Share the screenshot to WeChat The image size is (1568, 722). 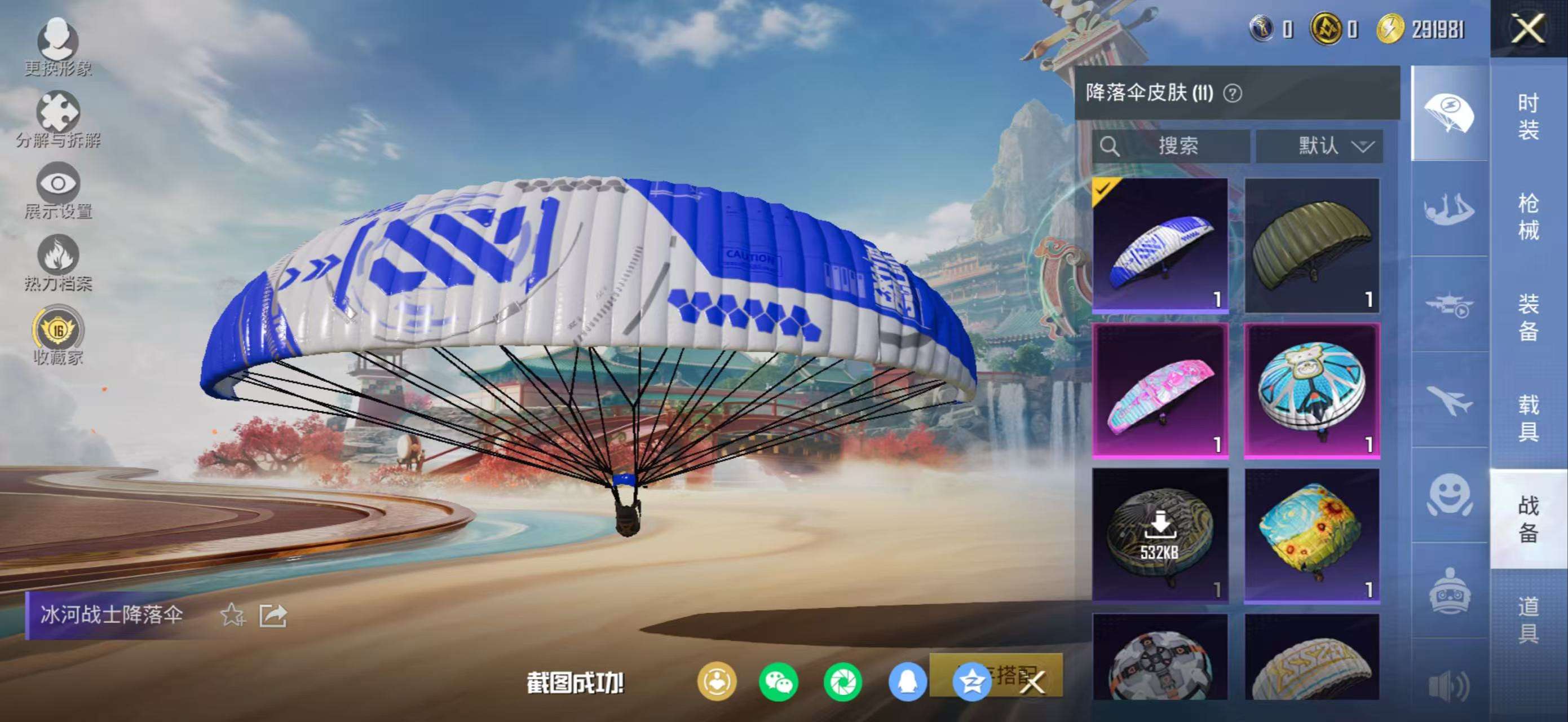coord(779,682)
